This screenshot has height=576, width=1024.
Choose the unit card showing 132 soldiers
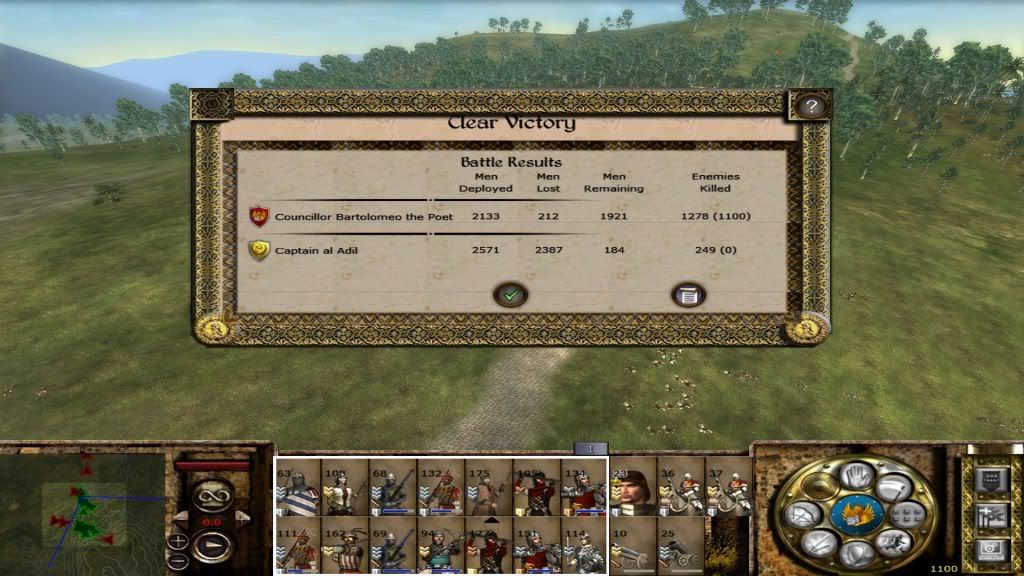(x=441, y=487)
